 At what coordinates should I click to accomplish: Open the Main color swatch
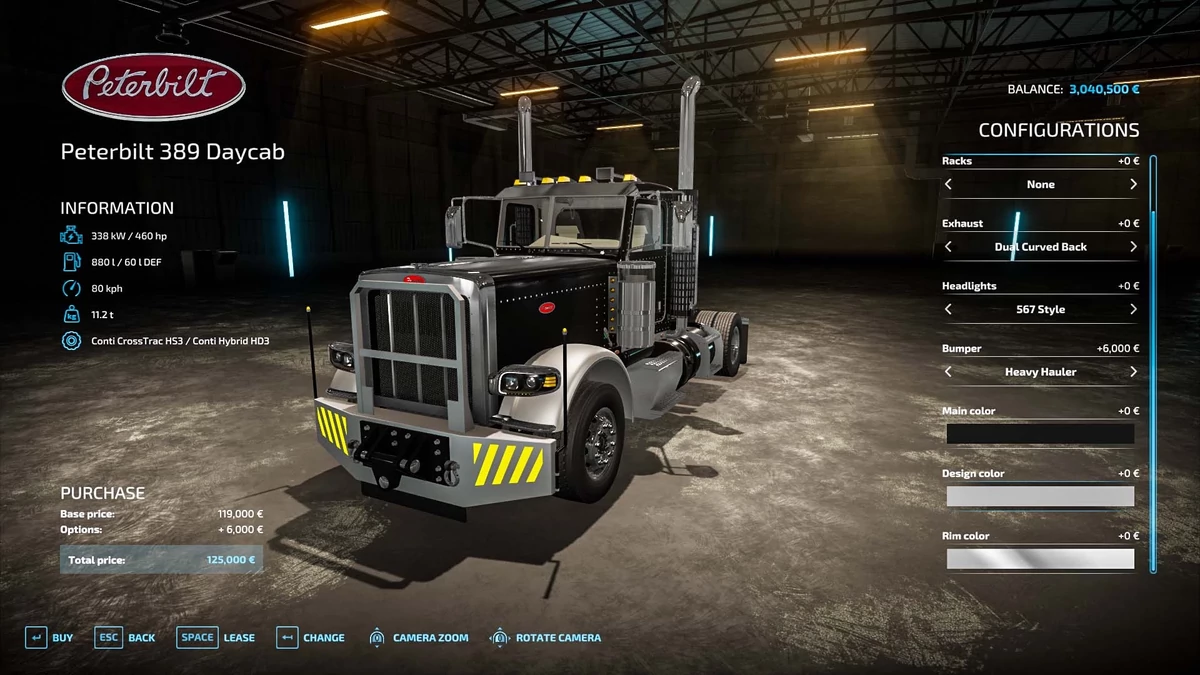pyautogui.click(x=1040, y=434)
